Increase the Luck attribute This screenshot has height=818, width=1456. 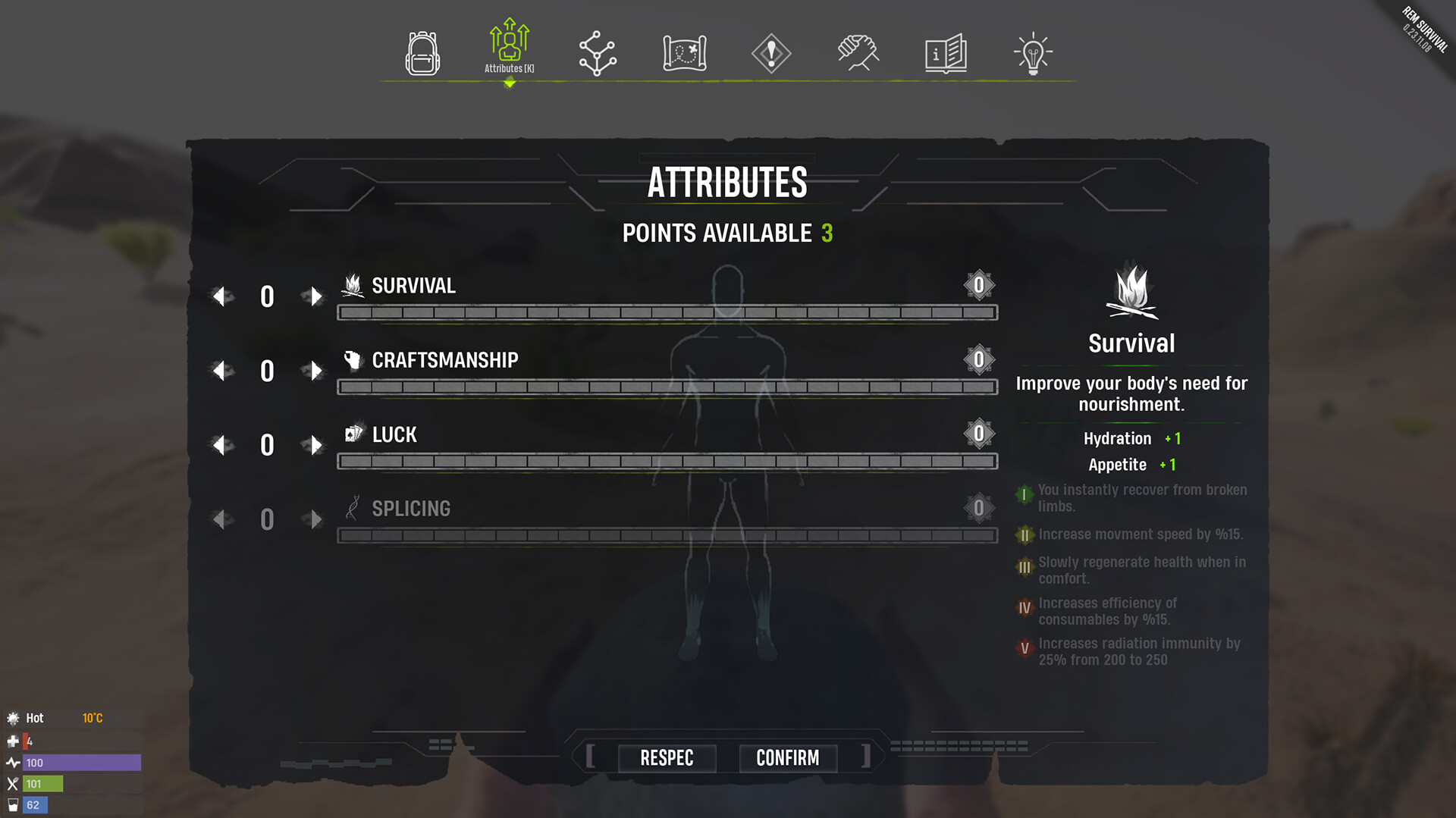click(315, 445)
